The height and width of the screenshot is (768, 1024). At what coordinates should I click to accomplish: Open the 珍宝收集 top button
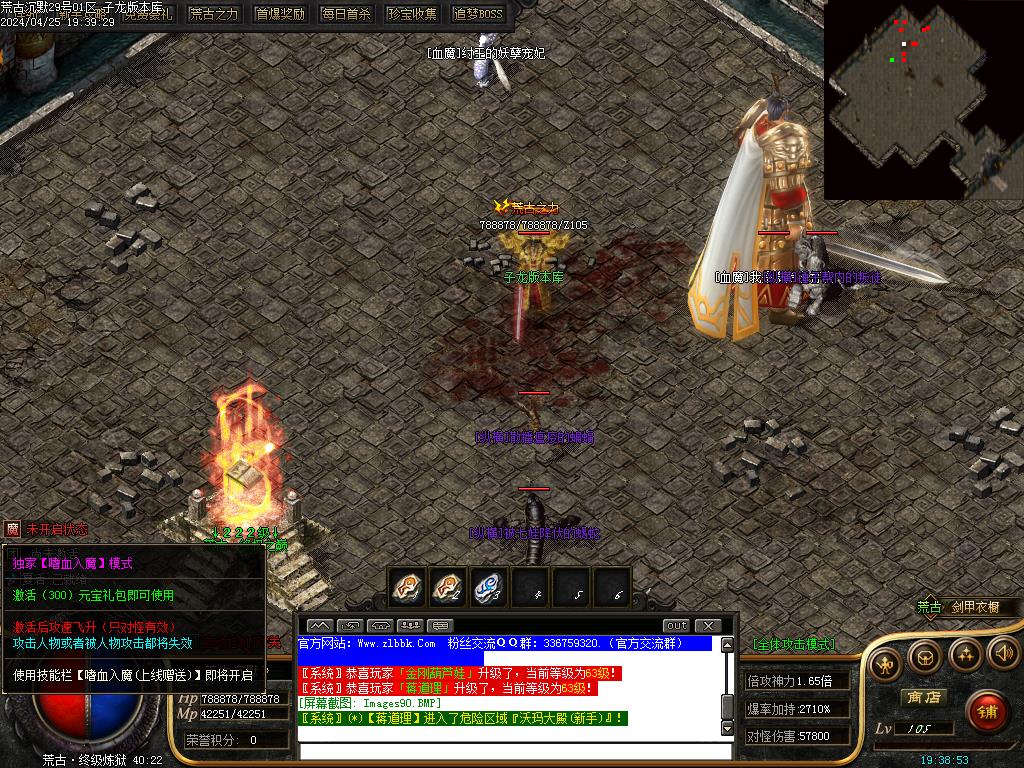coord(412,14)
